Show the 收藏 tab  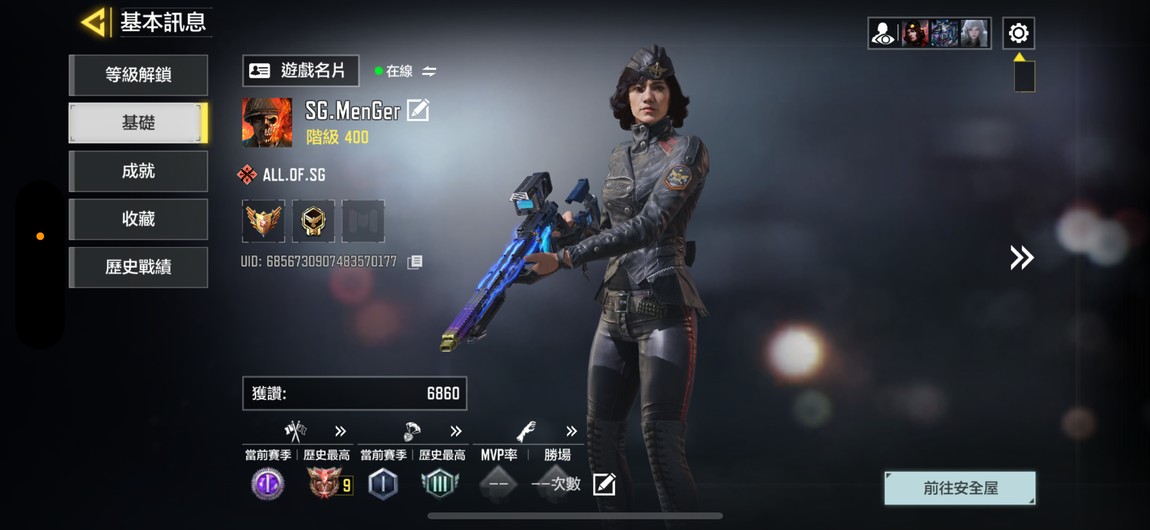pyautogui.click(x=138, y=219)
